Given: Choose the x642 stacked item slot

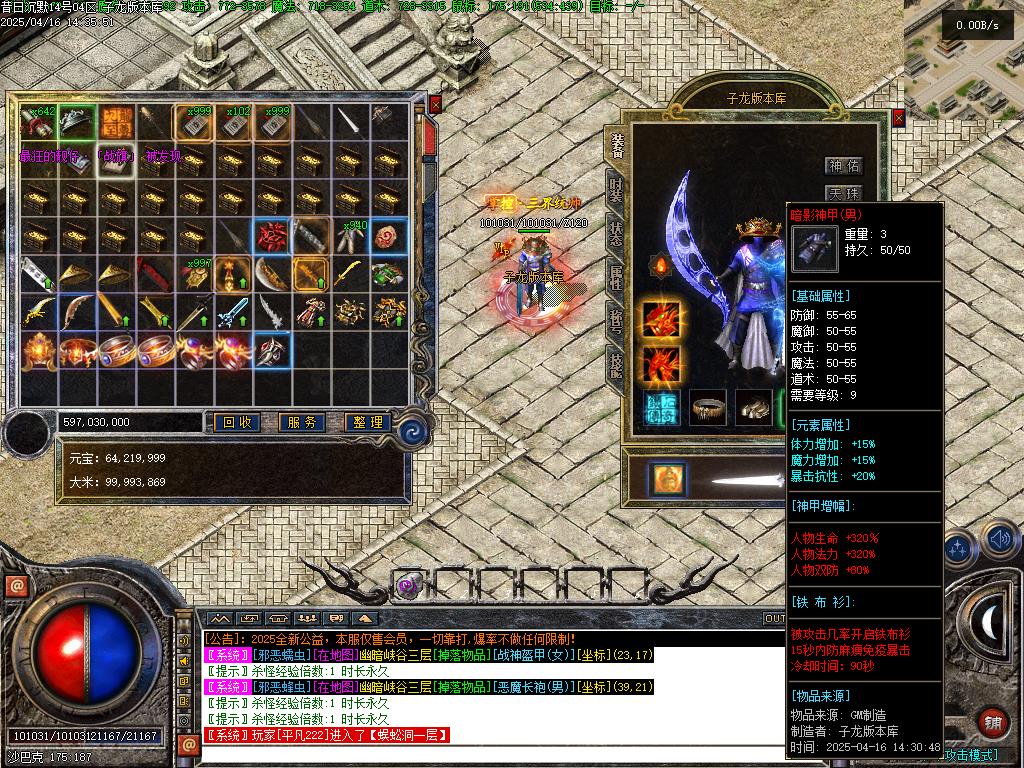Looking at the screenshot, I should 37,121.
